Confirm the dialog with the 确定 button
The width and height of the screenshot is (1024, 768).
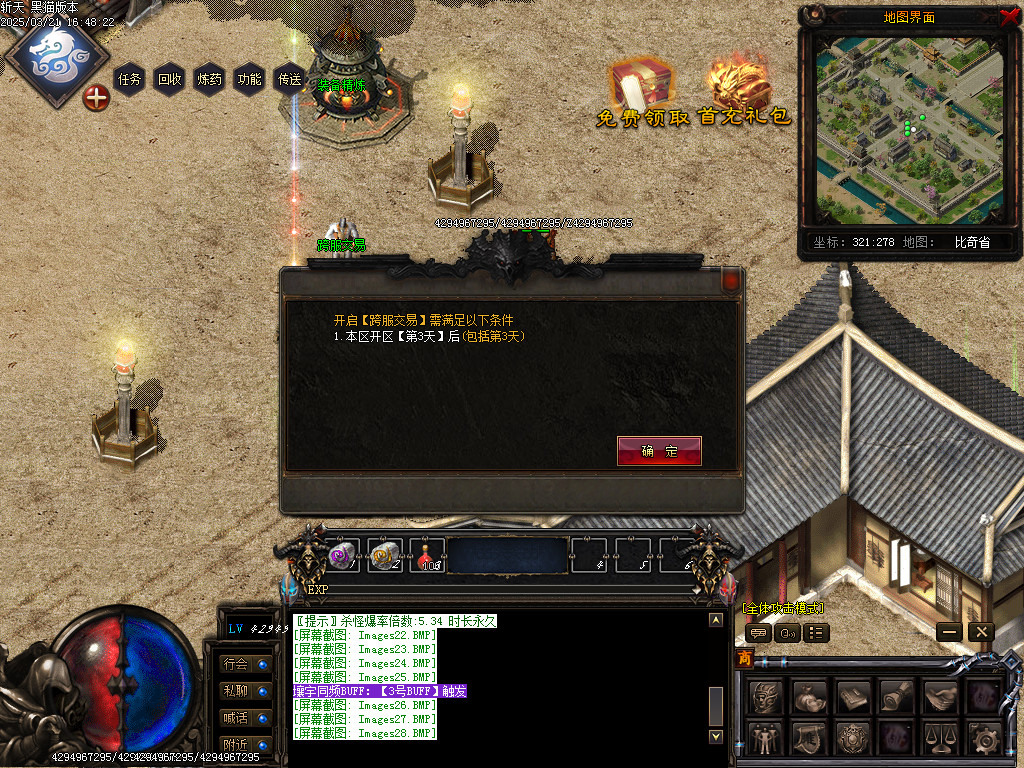[x=659, y=451]
